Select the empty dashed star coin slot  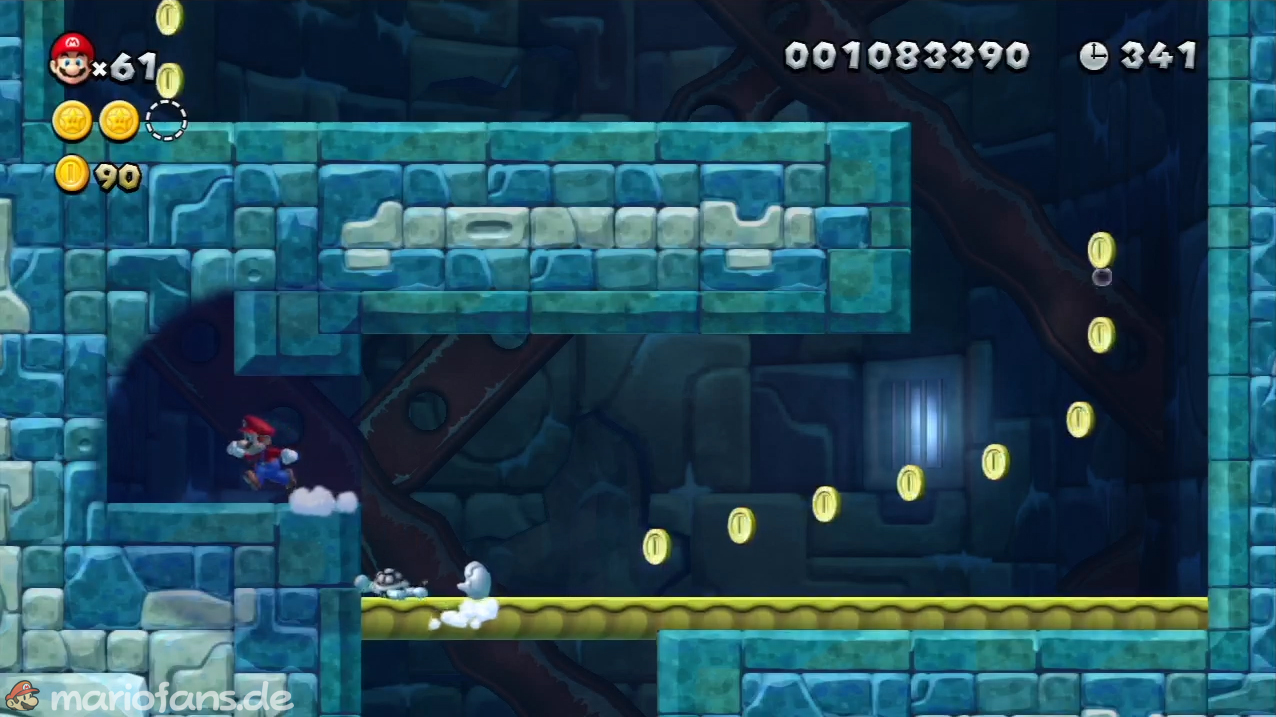click(x=166, y=121)
